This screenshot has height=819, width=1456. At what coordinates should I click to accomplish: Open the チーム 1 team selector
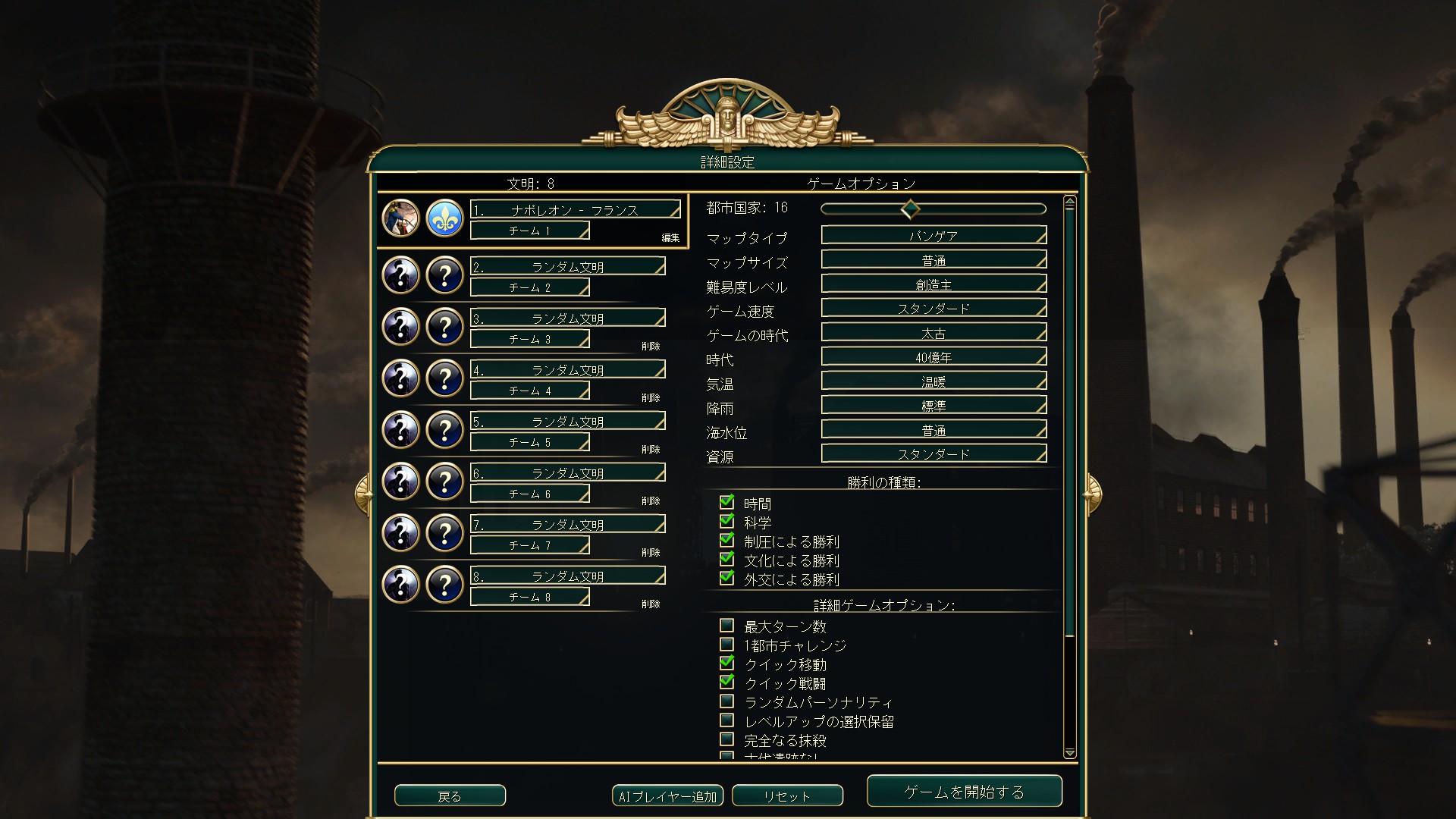tap(529, 231)
